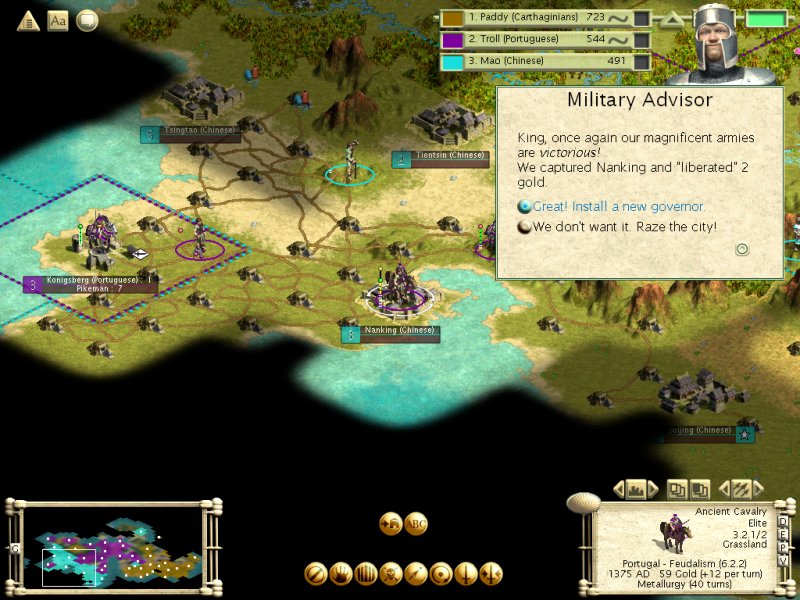Screen dimensions: 800x600
Task: Fortify the unit with the vertical bars button
Action: point(366,574)
